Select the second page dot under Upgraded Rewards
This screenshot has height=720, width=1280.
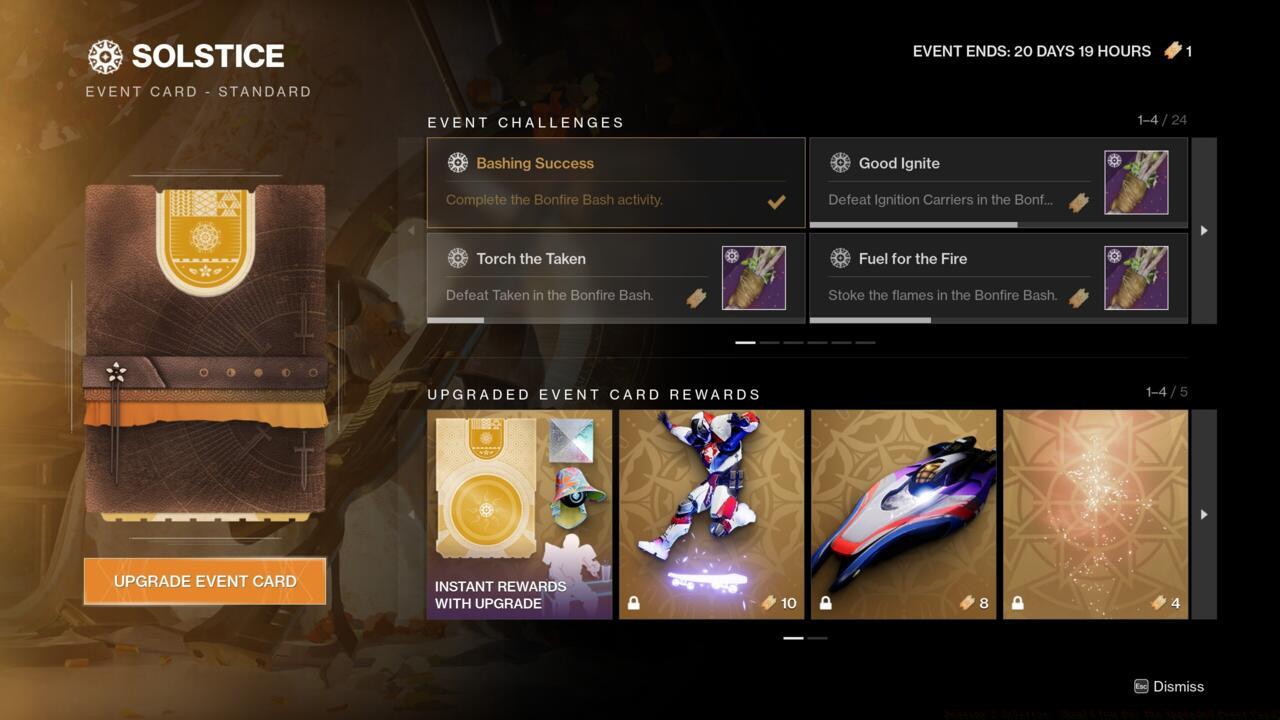click(817, 637)
